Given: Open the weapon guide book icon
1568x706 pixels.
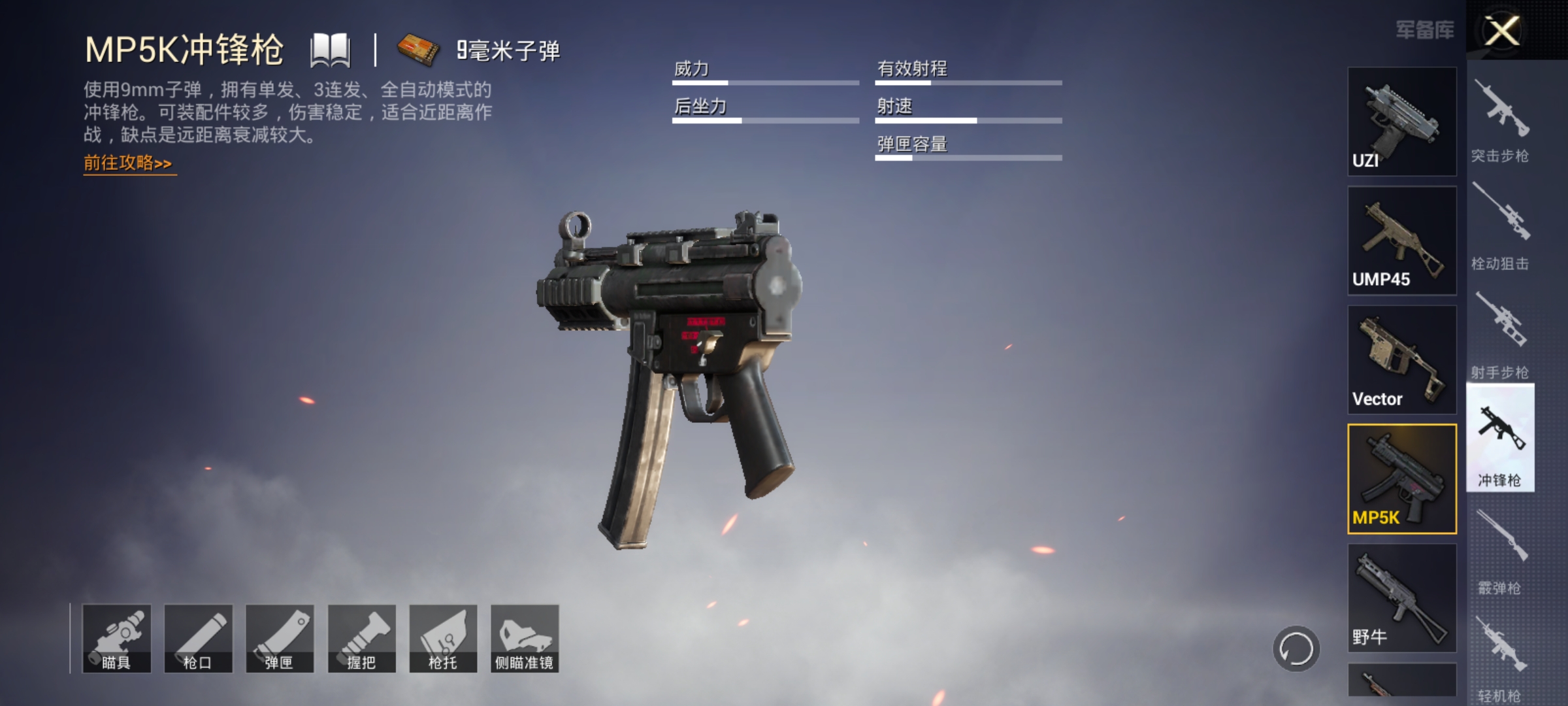Looking at the screenshot, I should [x=332, y=49].
